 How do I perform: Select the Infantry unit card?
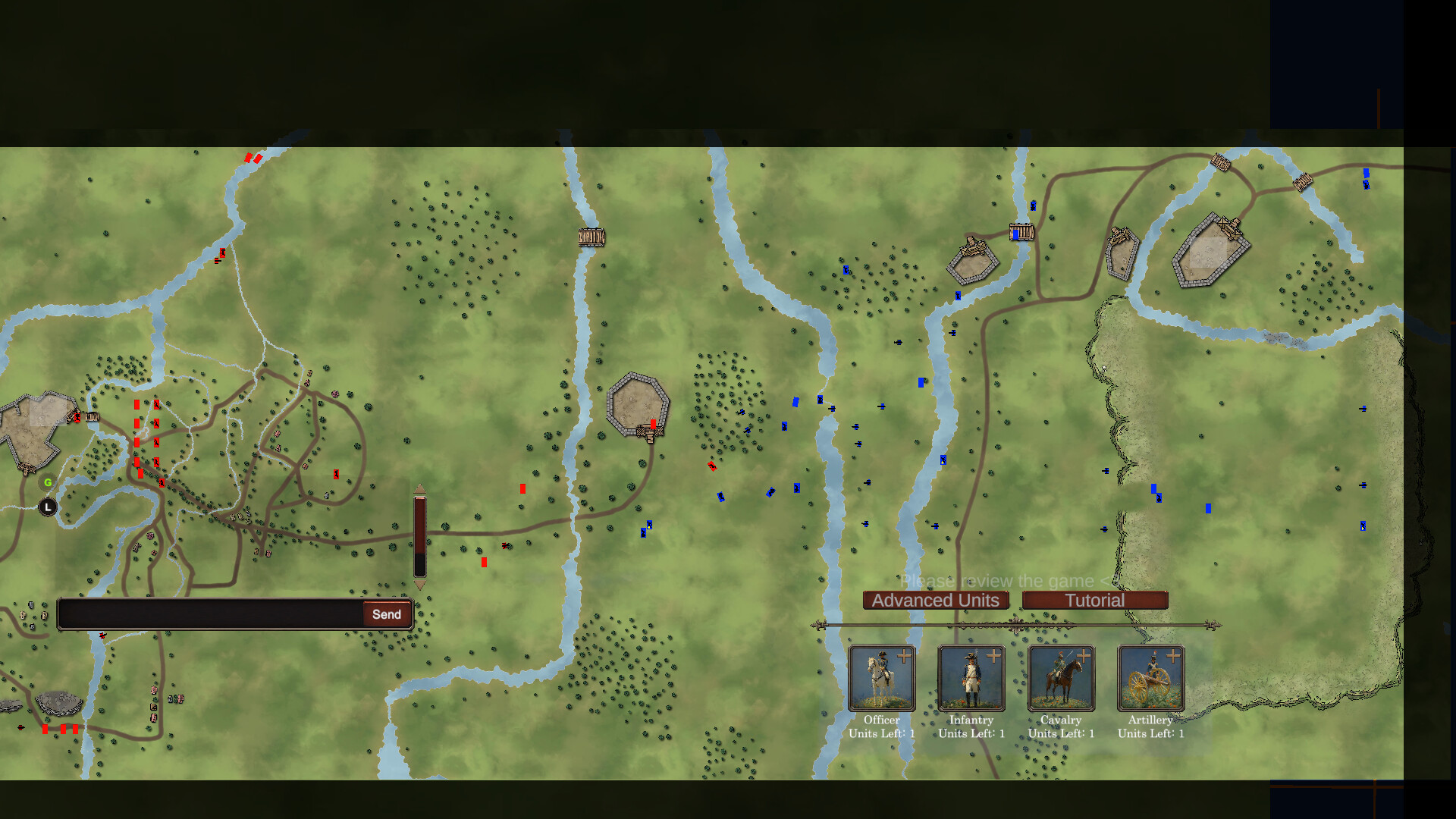tap(971, 679)
